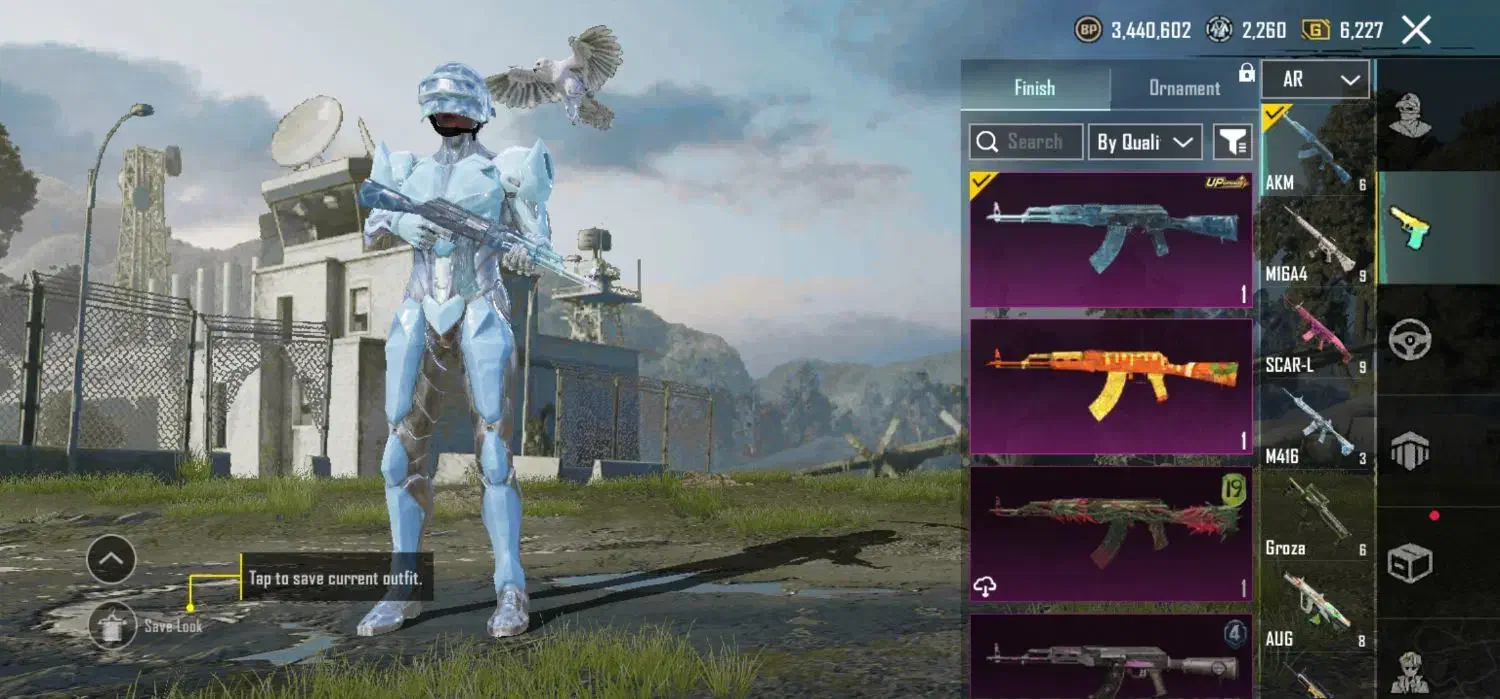Click the Search field for finishes
The width and height of the screenshot is (1500, 699).
pyautogui.click(x=1026, y=142)
